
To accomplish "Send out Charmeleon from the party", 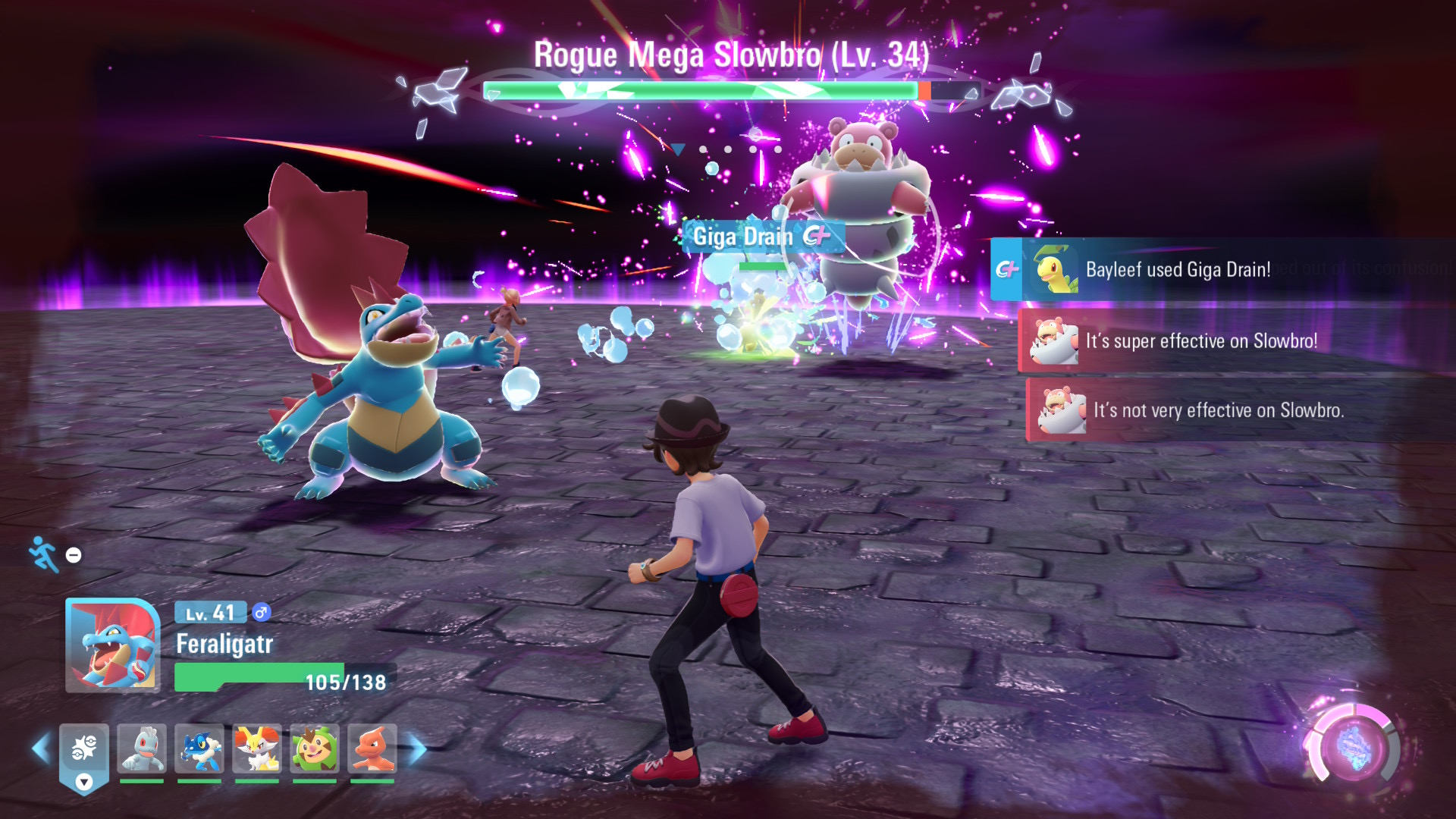I will coord(372,749).
